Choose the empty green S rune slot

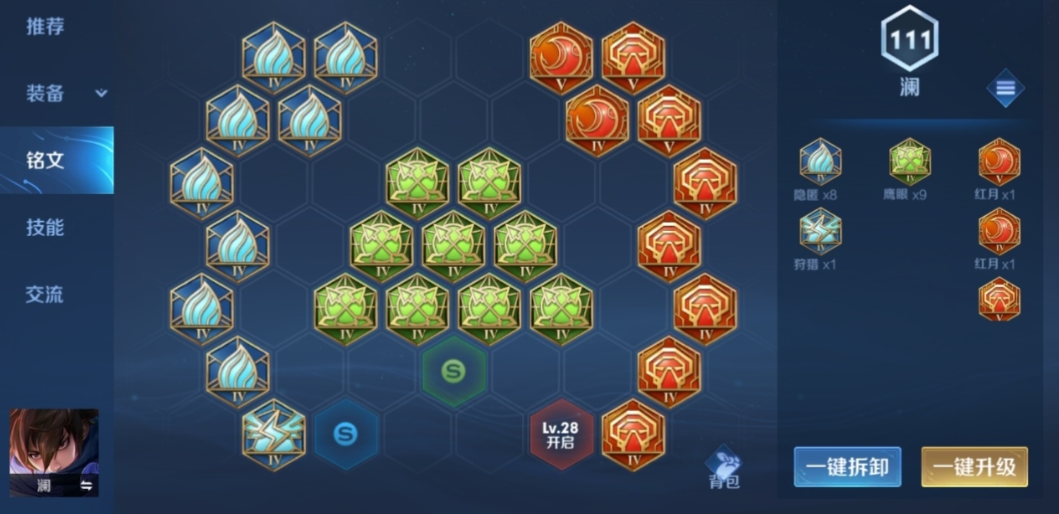click(x=454, y=372)
